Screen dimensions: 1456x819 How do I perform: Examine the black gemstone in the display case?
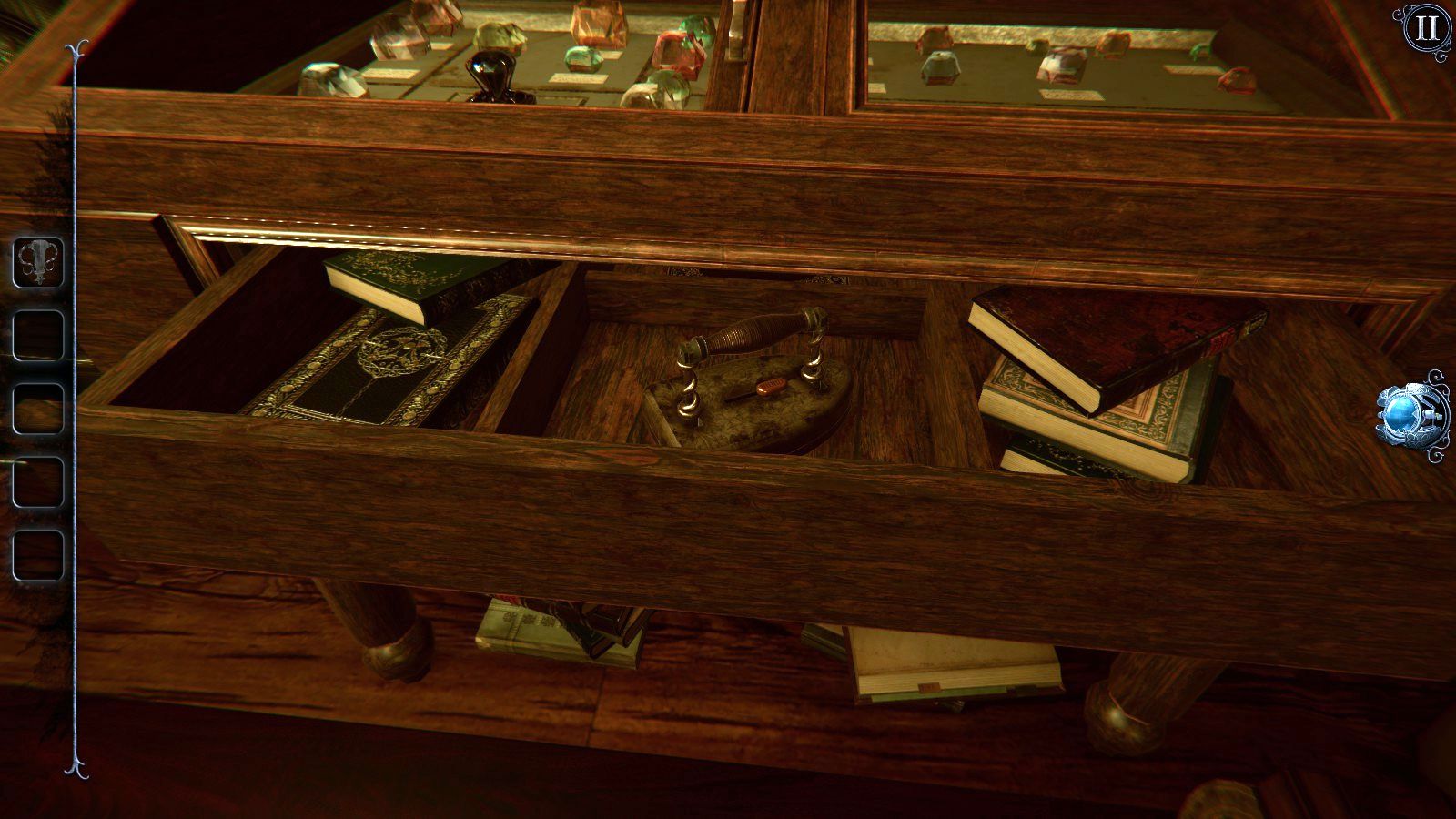pyautogui.click(x=491, y=73)
